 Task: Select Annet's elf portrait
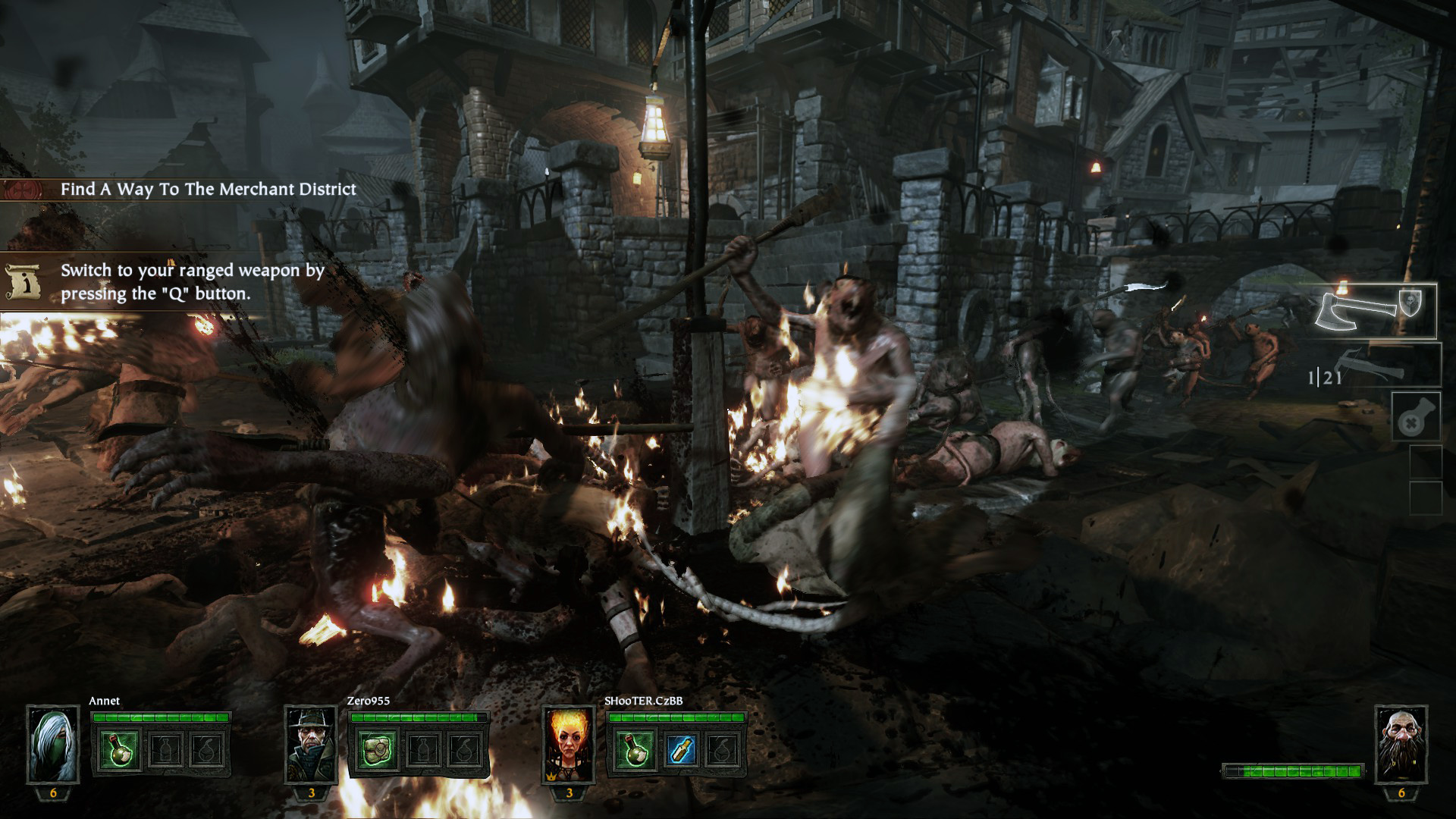(53, 744)
